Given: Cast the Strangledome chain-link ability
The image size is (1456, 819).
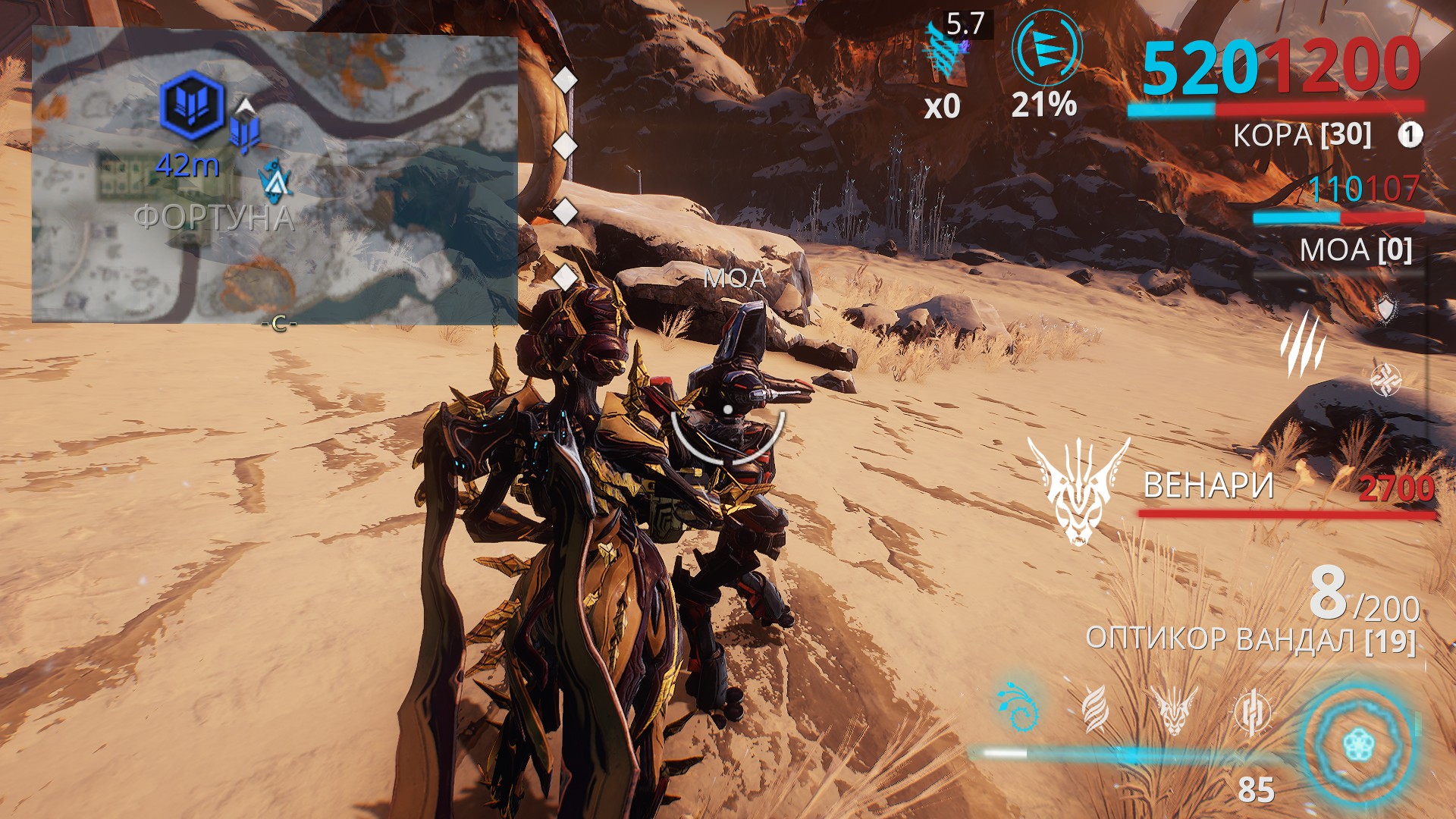Looking at the screenshot, I should 1251,711.
